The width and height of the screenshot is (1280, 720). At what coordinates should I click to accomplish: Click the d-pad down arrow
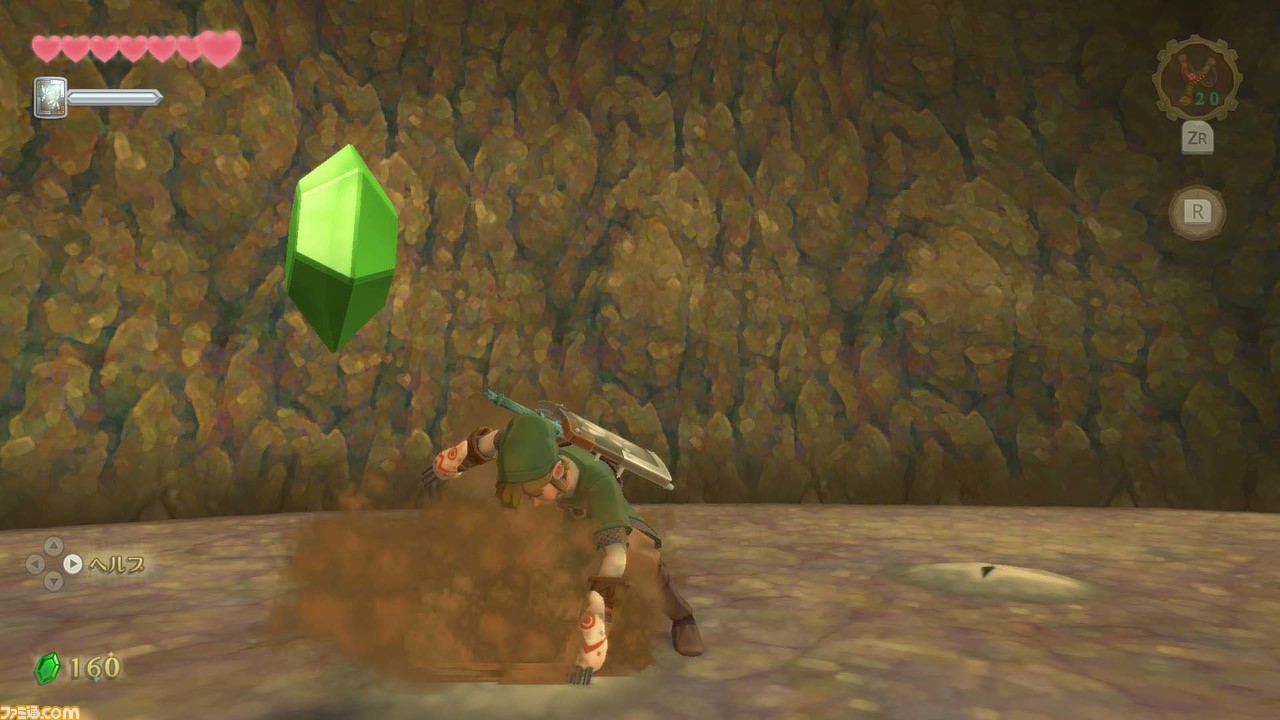pyautogui.click(x=53, y=581)
